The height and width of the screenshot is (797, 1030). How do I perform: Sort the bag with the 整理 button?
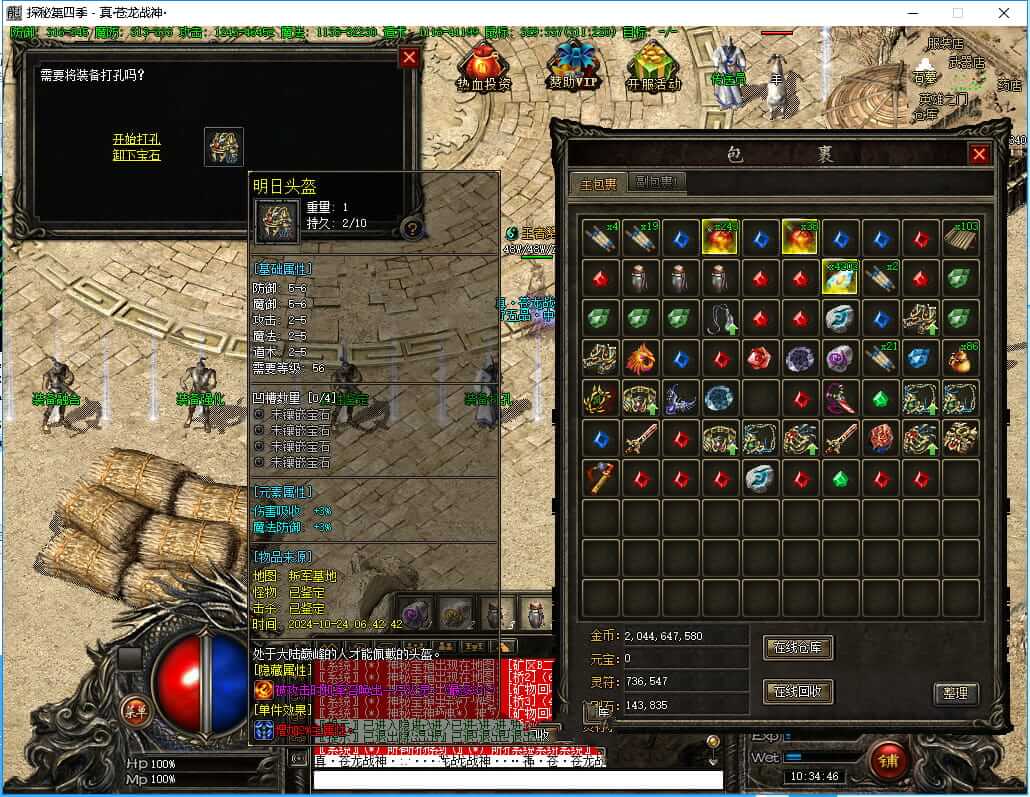tap(955, 693)
